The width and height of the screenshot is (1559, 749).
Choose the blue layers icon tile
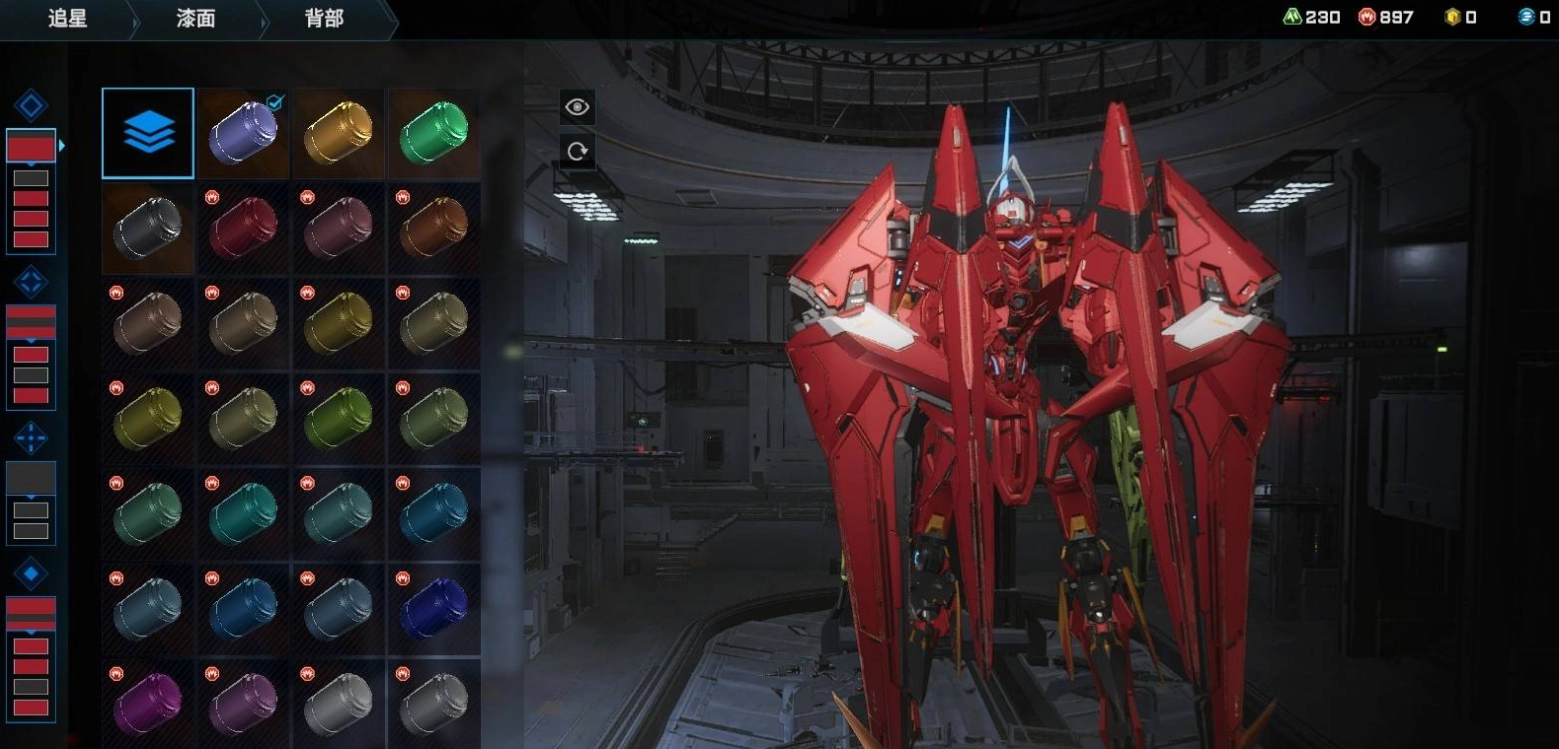click(x=148, y=133)
